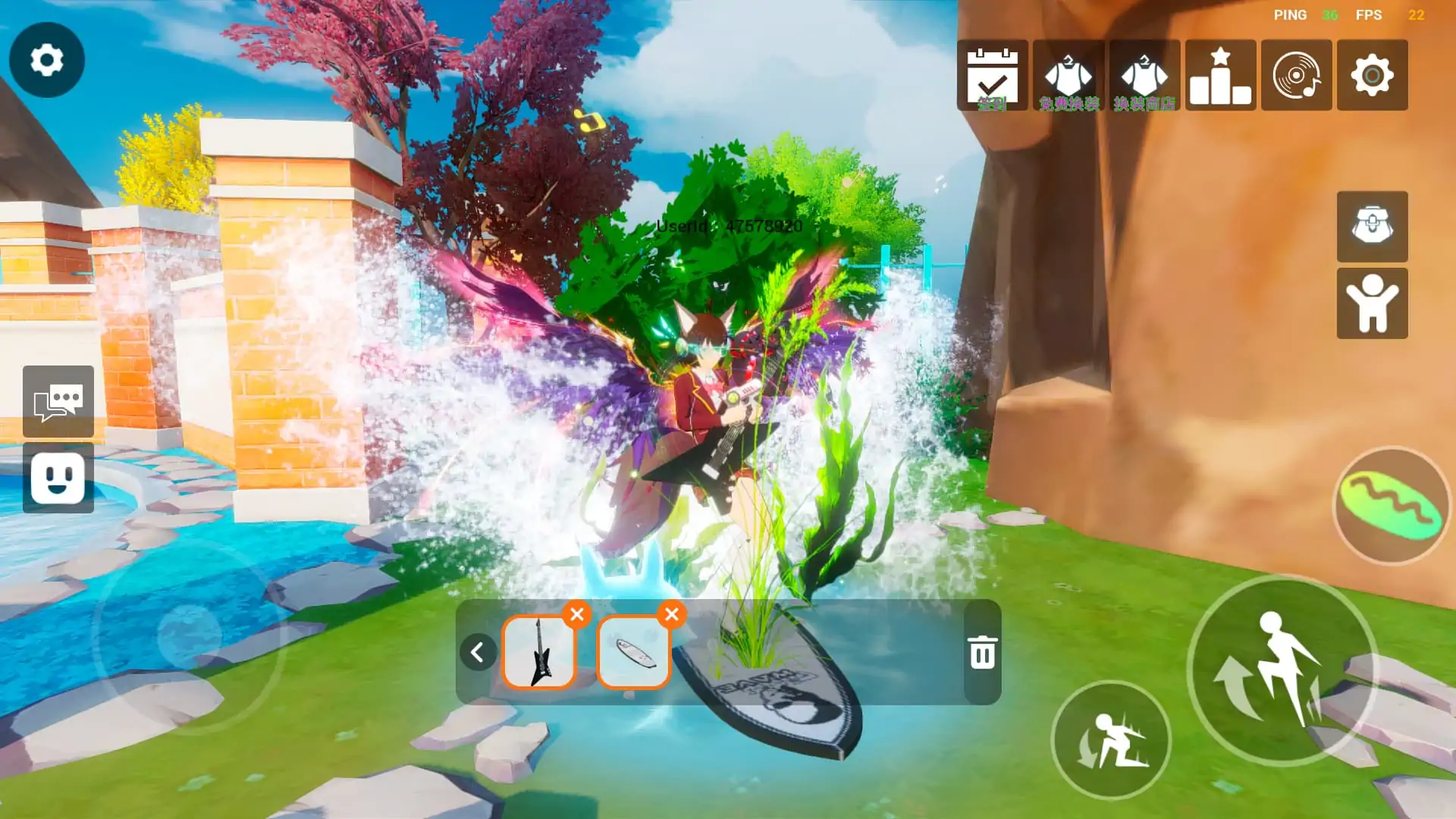Screen dimensions: 1456x819
Task: Tap the jump action button
Action: click(1282, 670)
